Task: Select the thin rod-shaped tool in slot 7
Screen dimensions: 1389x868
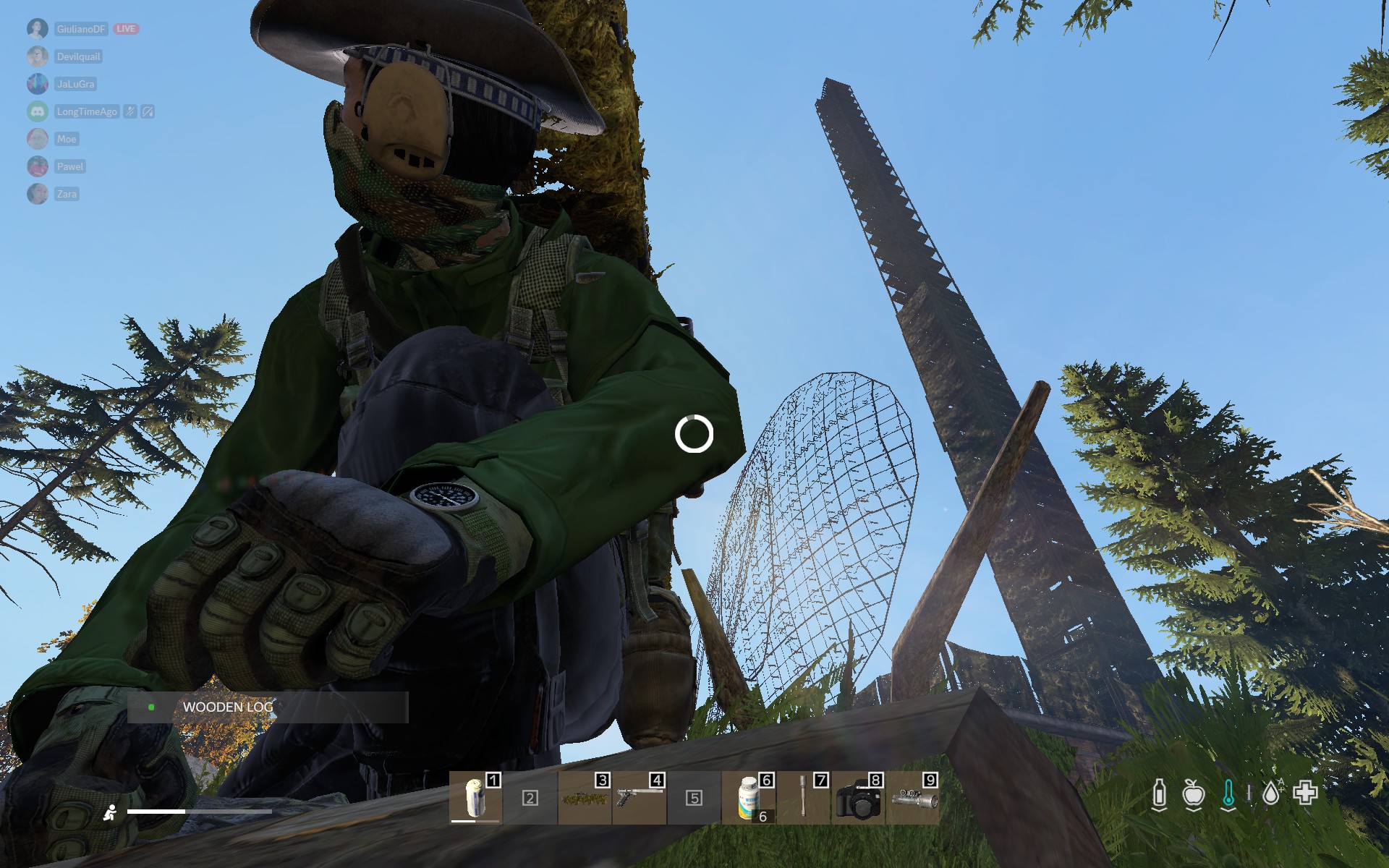Action: click(803, 799)
